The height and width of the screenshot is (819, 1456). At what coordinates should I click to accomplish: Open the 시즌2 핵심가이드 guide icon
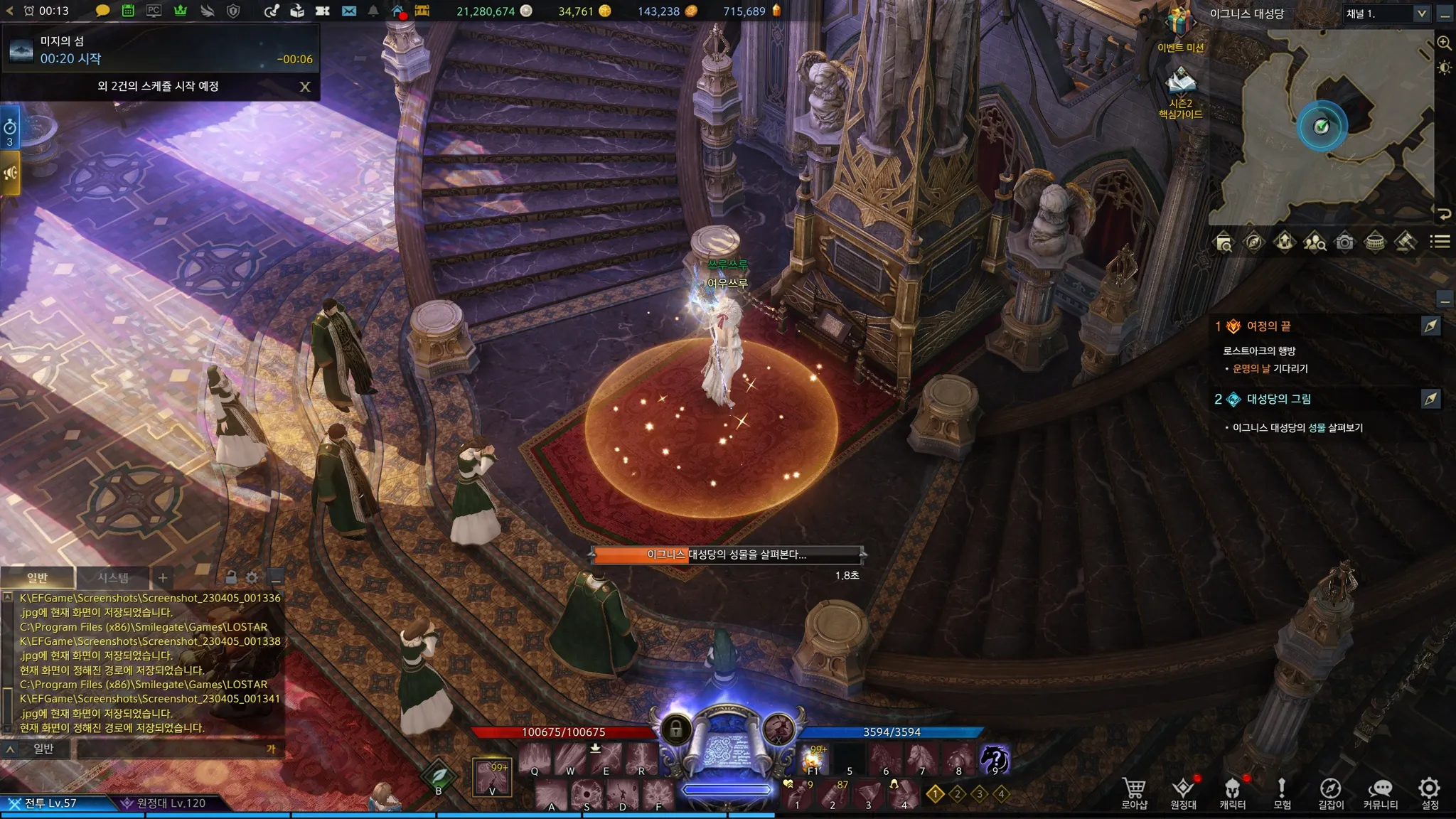click(1180, 84)
